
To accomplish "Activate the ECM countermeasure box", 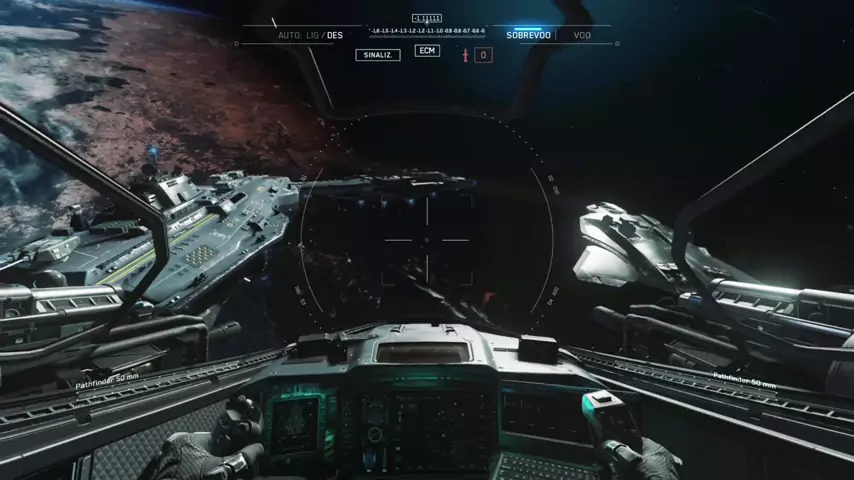I will [x=427, y=51].
